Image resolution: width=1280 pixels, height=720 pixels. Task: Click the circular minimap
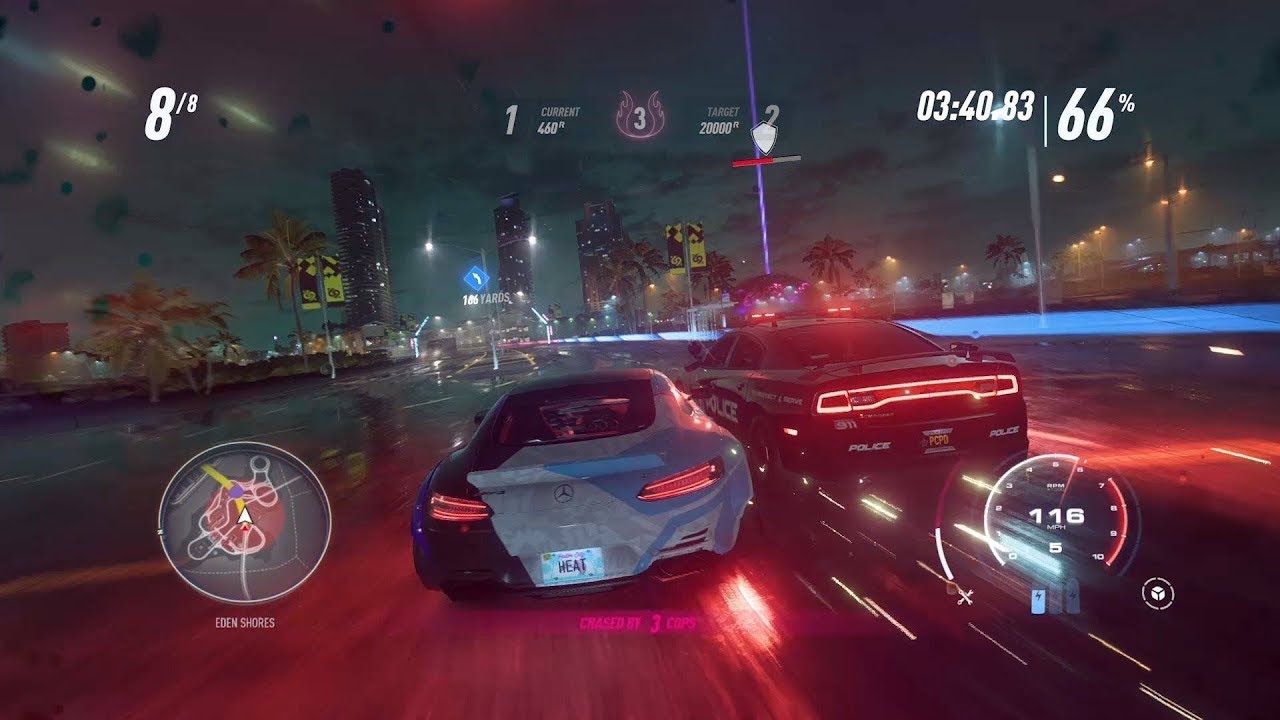click(x=244, y=523)
